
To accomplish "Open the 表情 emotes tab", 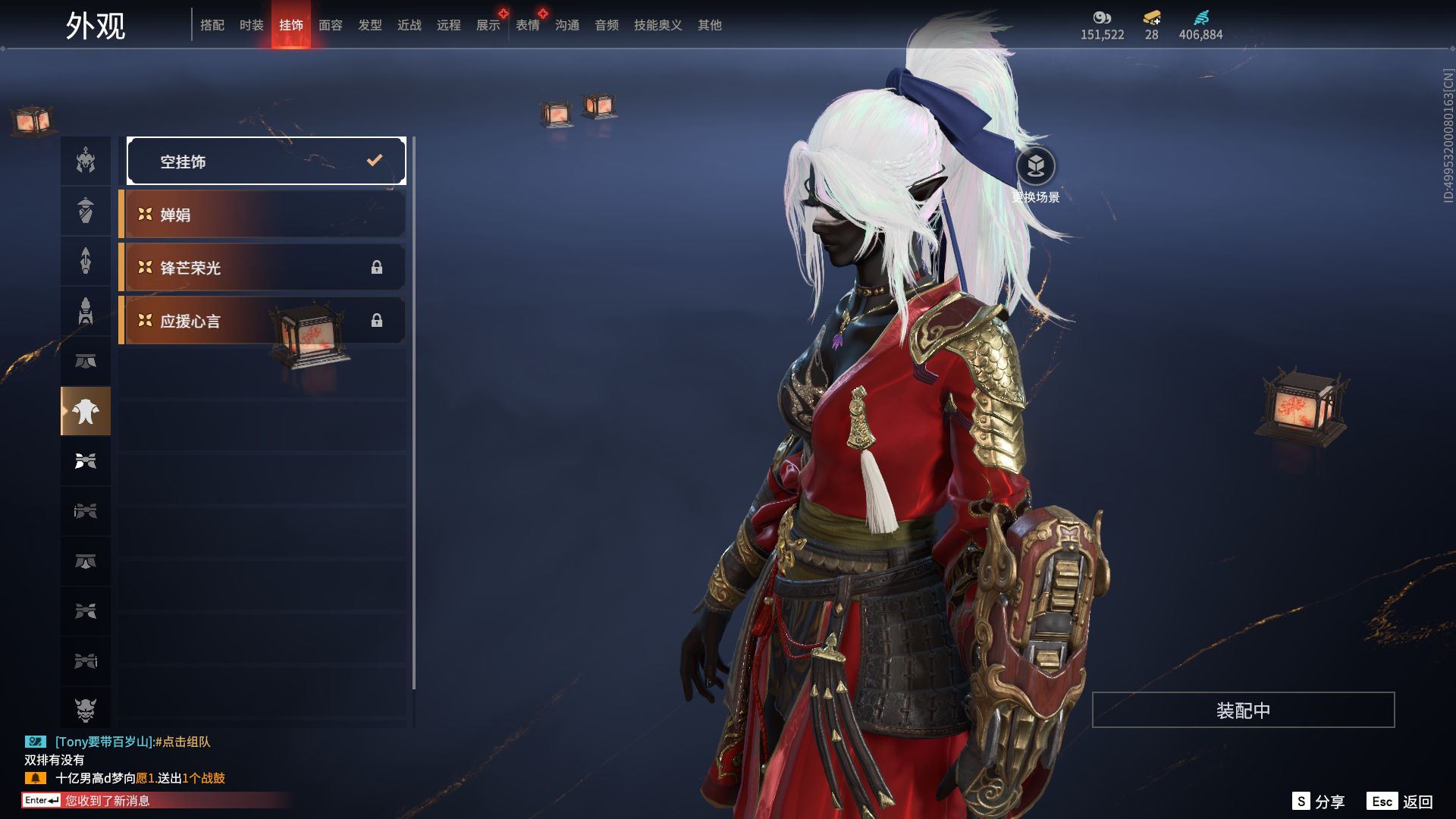I will 528,25.
